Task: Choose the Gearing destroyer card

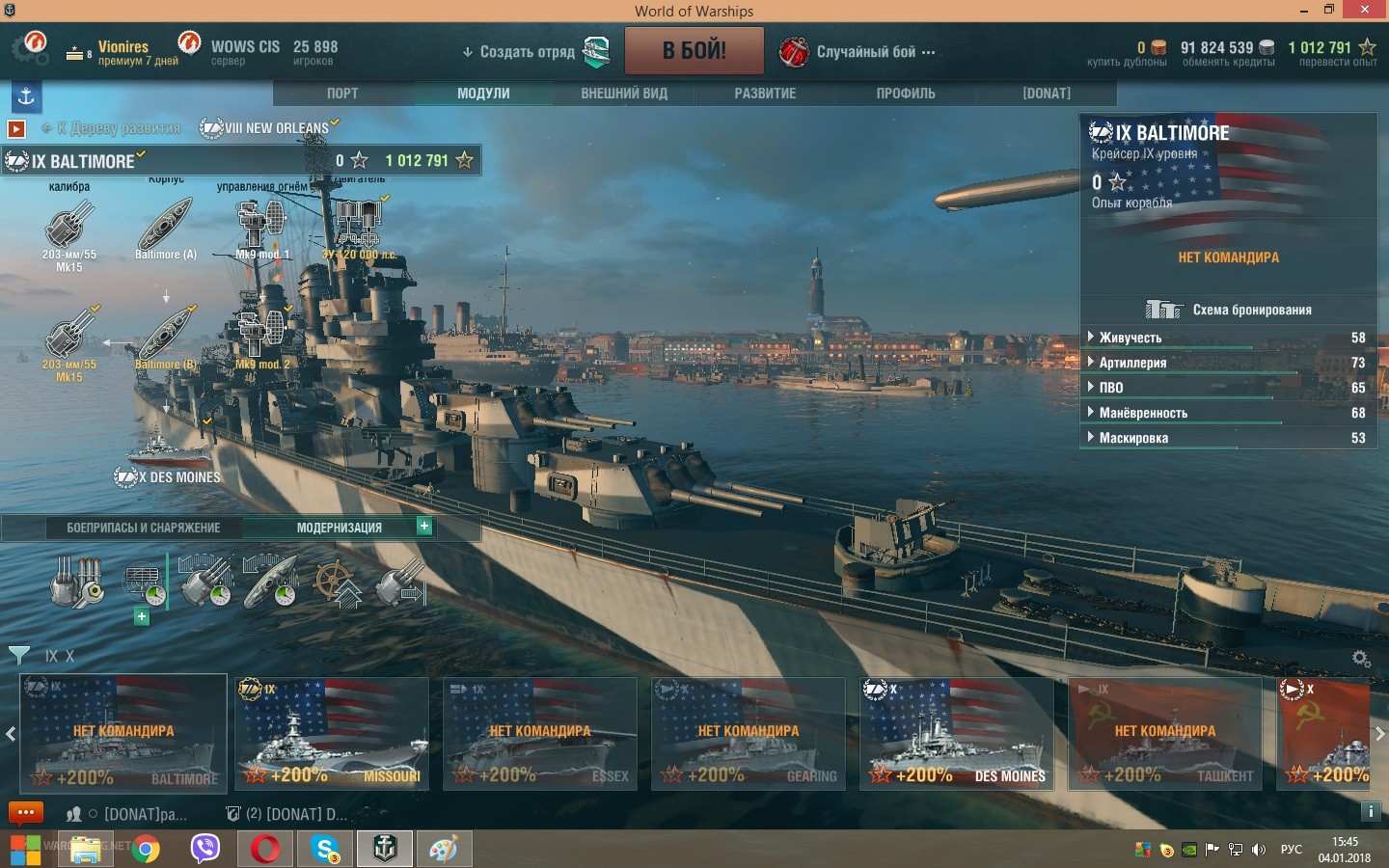Action: point(749,734)
